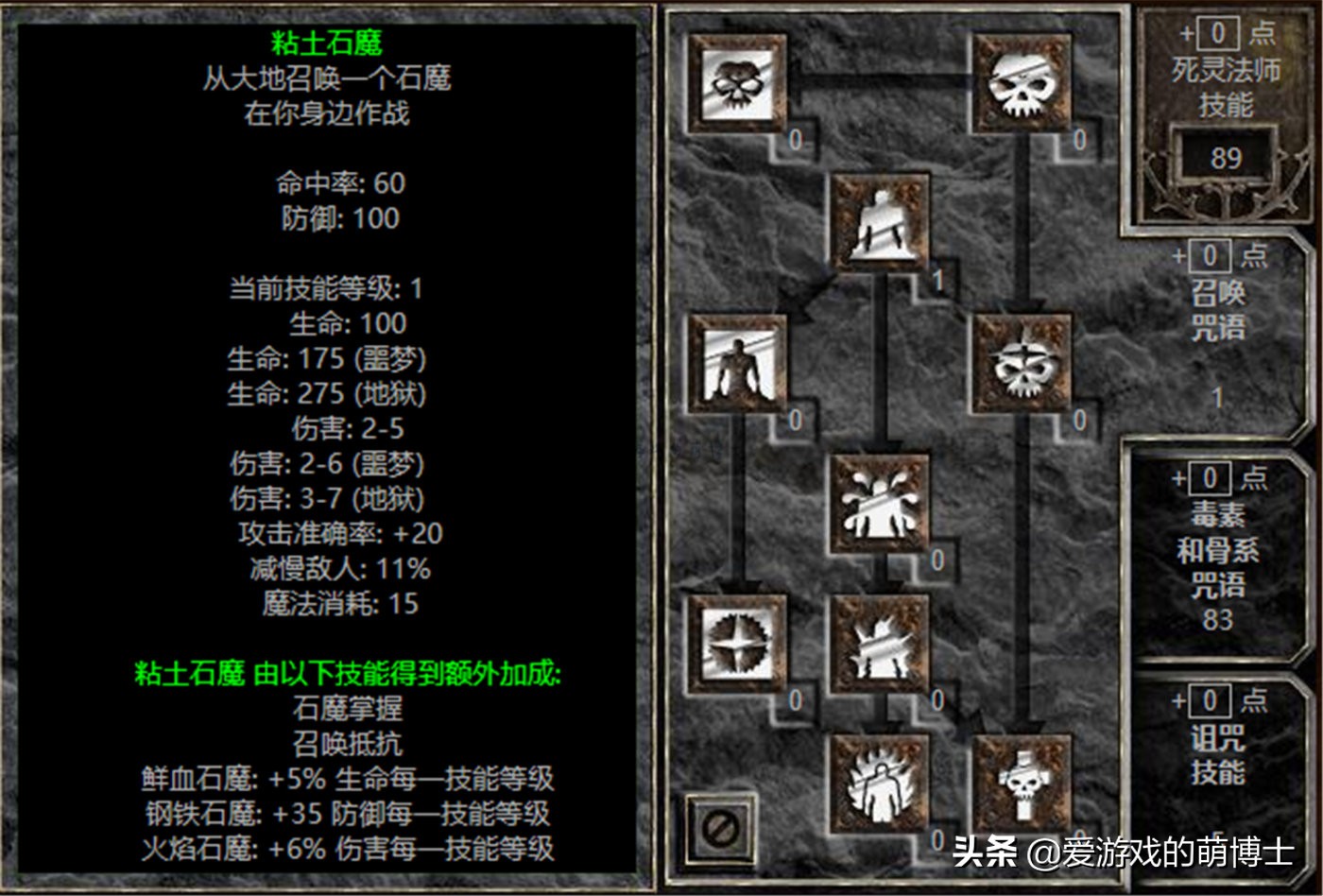
Task: Switch to the 诅咒技能 skill tab
Action: (1221, 756)
